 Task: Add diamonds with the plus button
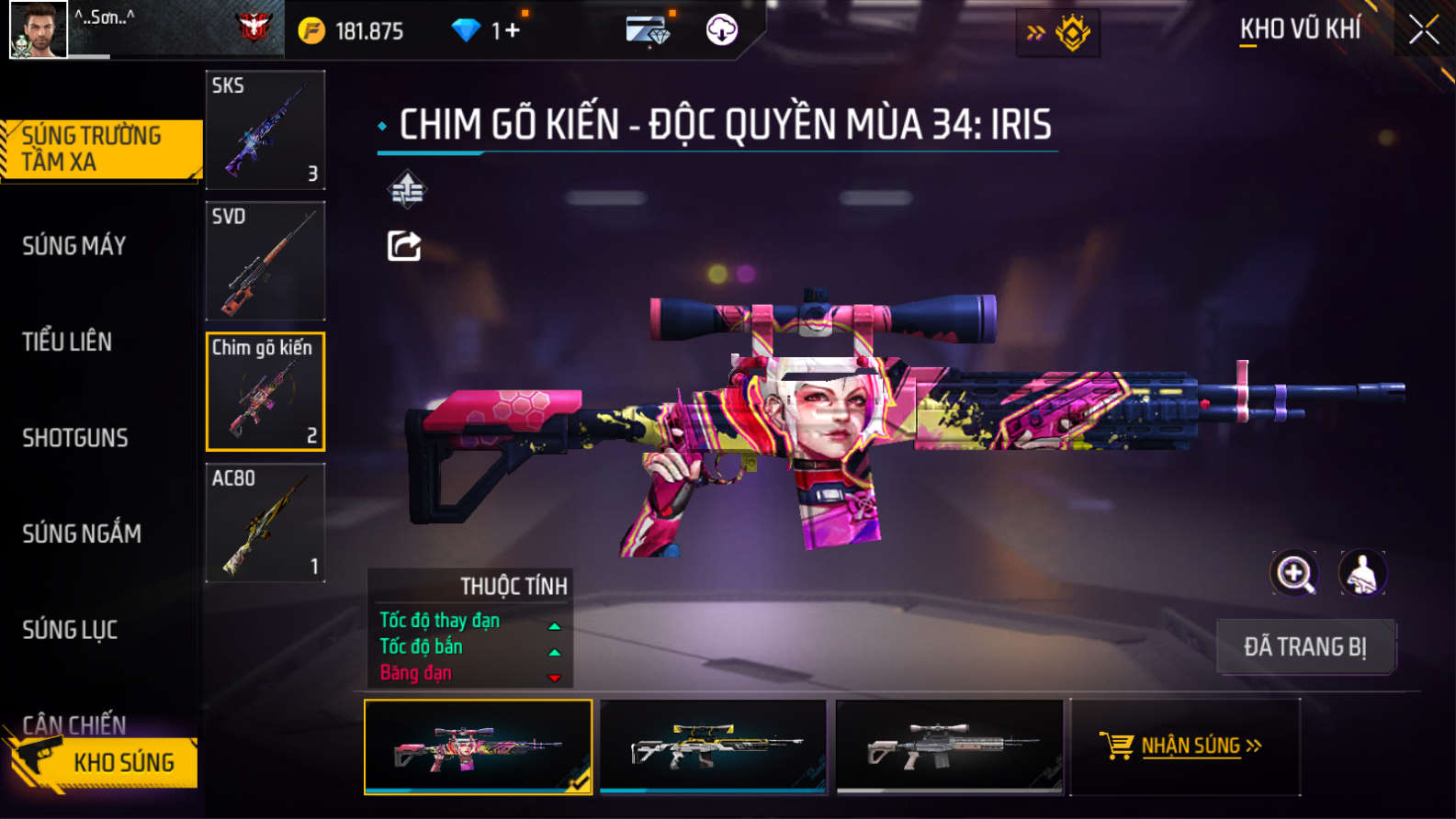[512, 31]
